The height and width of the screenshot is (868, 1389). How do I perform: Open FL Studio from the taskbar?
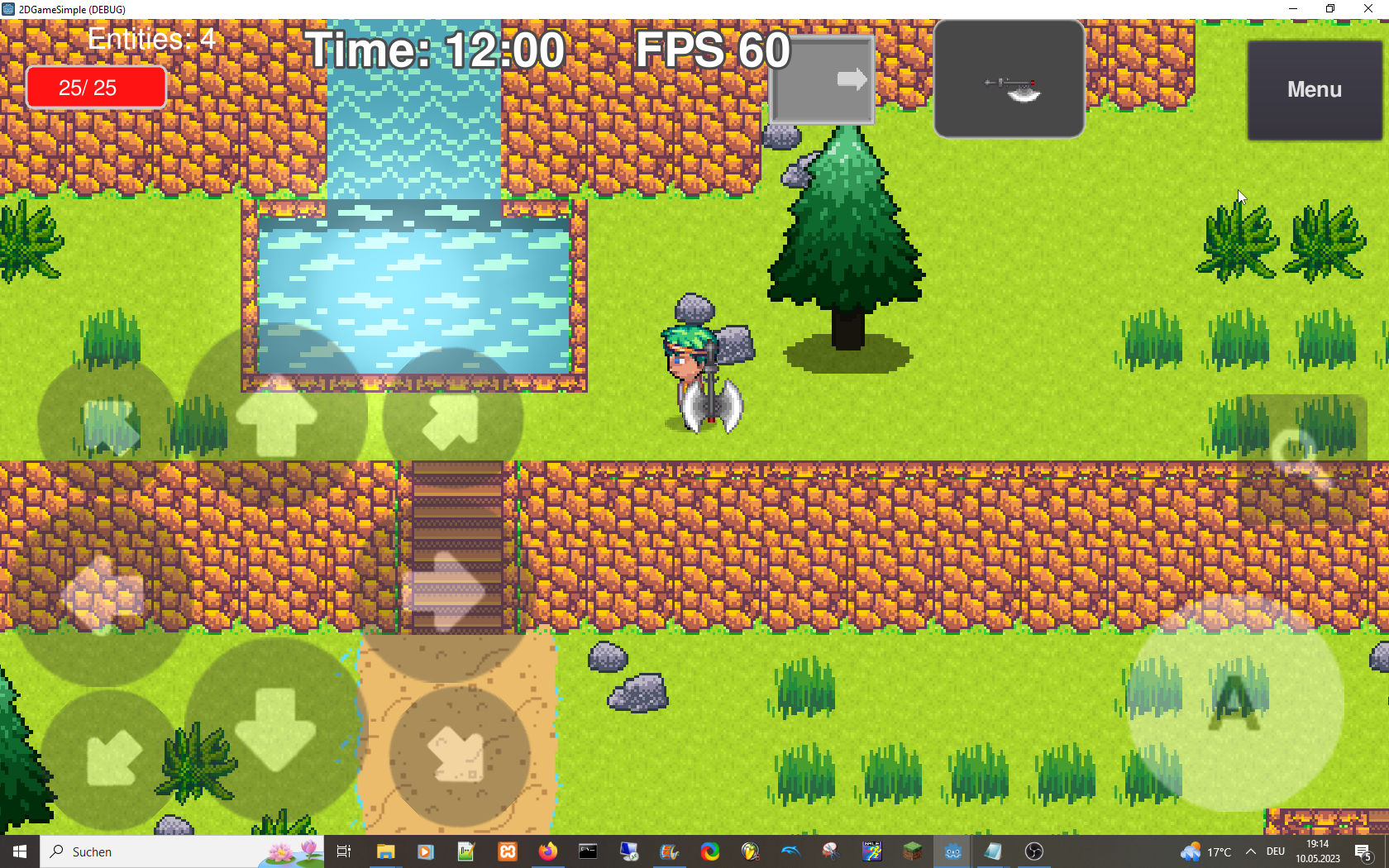tap(750, 851)
